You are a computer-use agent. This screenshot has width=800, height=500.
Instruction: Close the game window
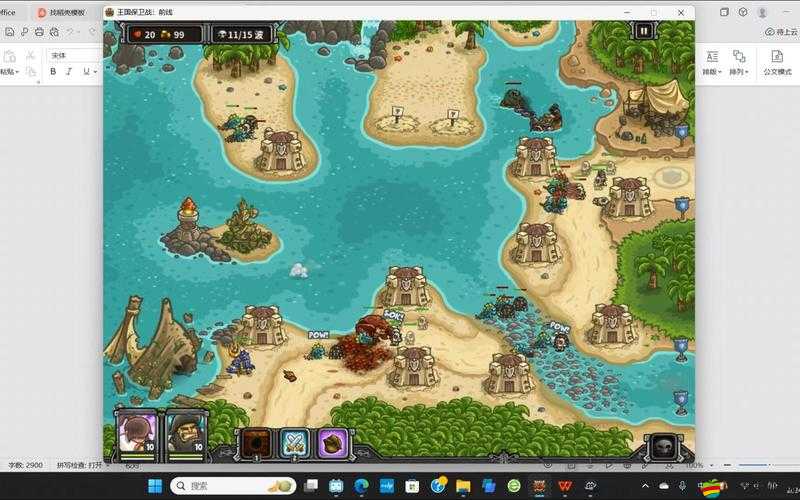click(681, 12)
